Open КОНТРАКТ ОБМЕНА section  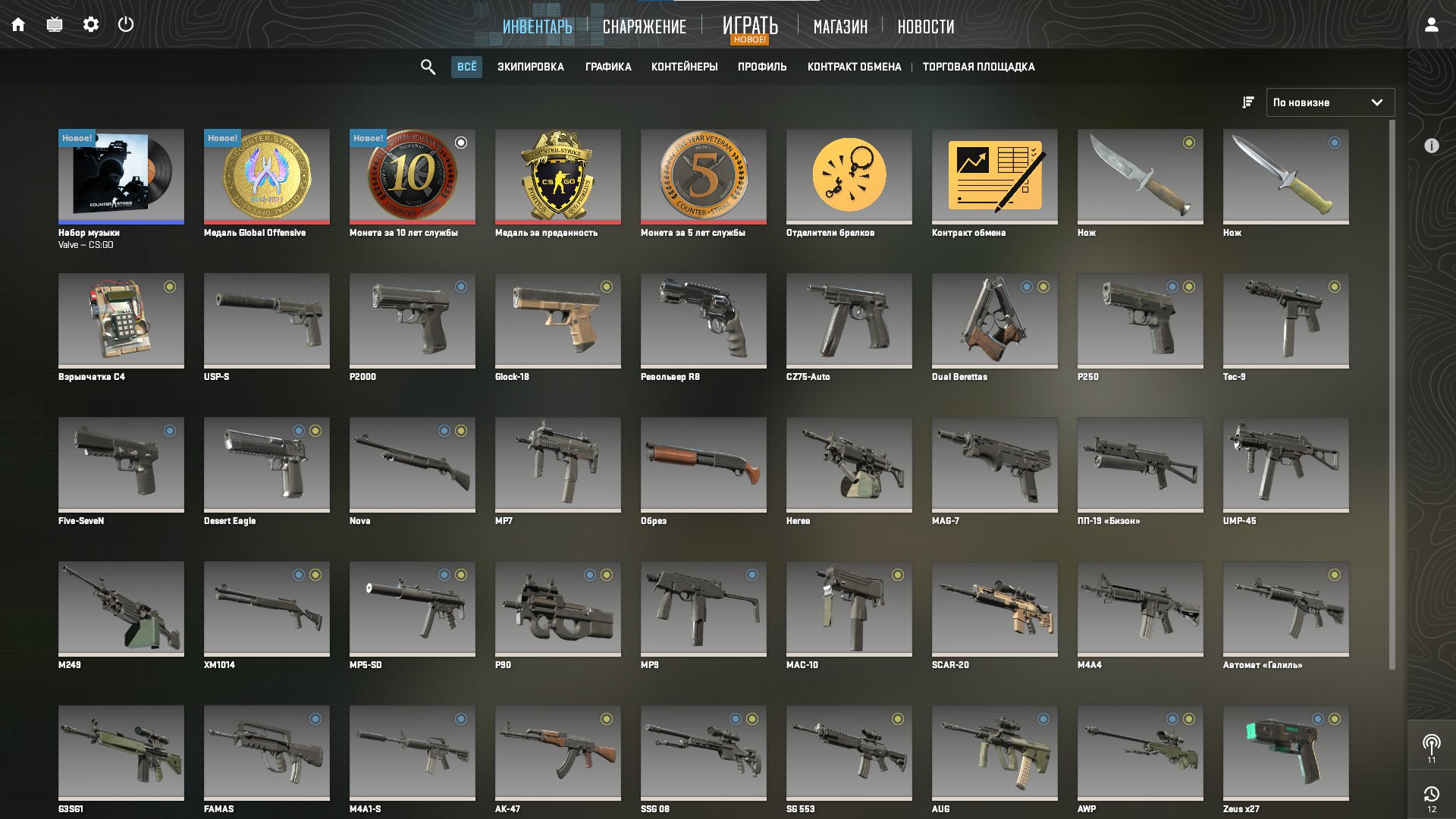click(x=854, y=67)
